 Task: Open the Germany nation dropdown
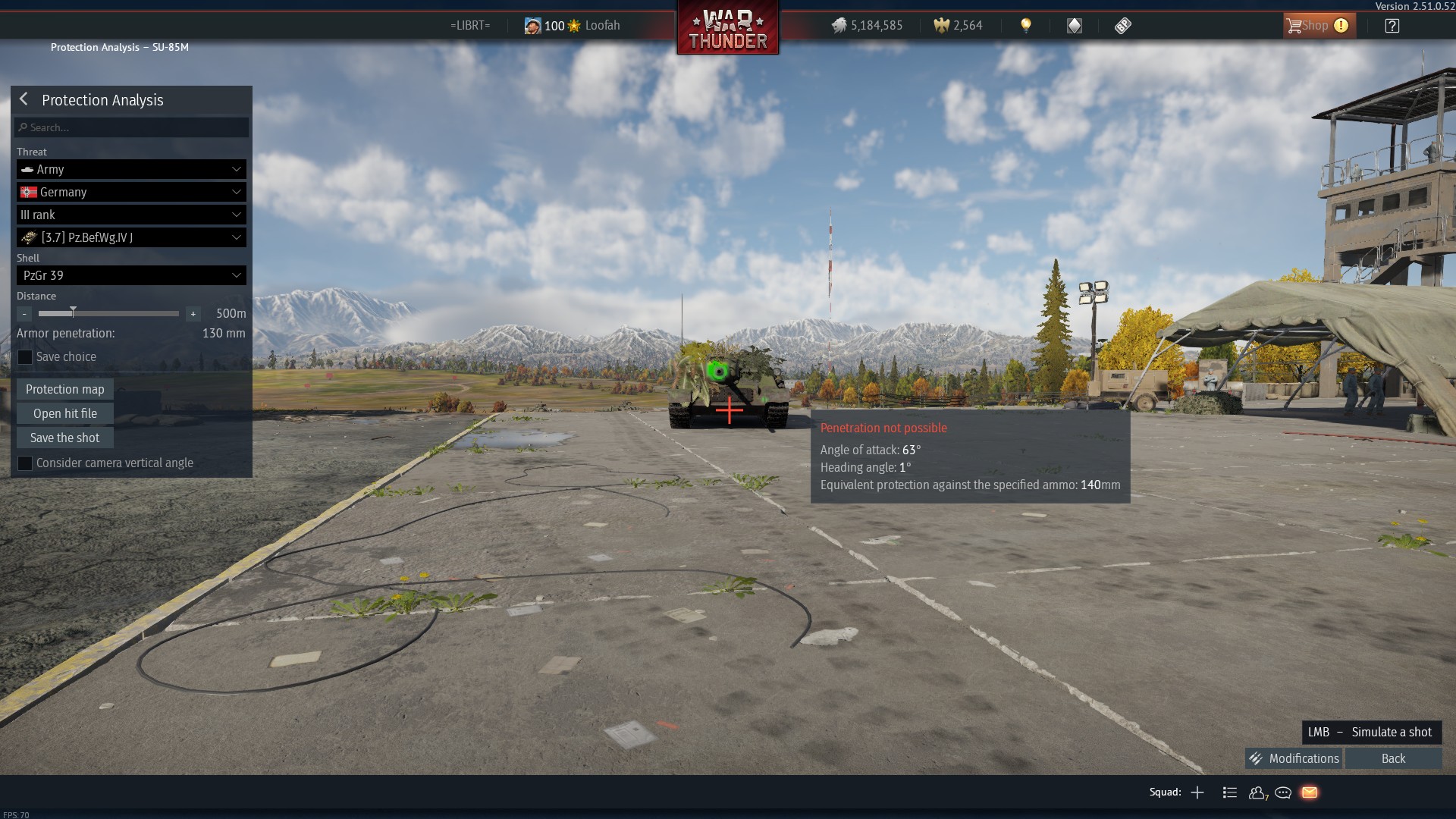pyautogui.click(x=131, y=192)
